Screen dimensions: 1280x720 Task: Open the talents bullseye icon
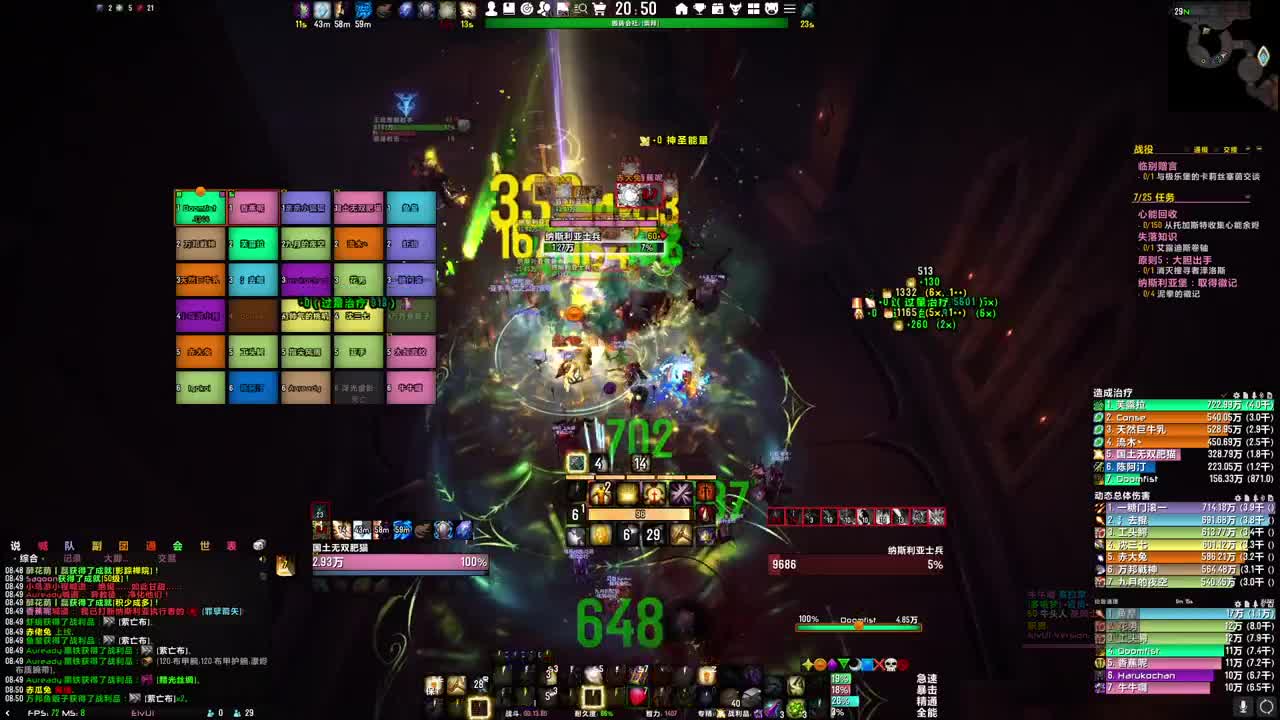(526, 8)
